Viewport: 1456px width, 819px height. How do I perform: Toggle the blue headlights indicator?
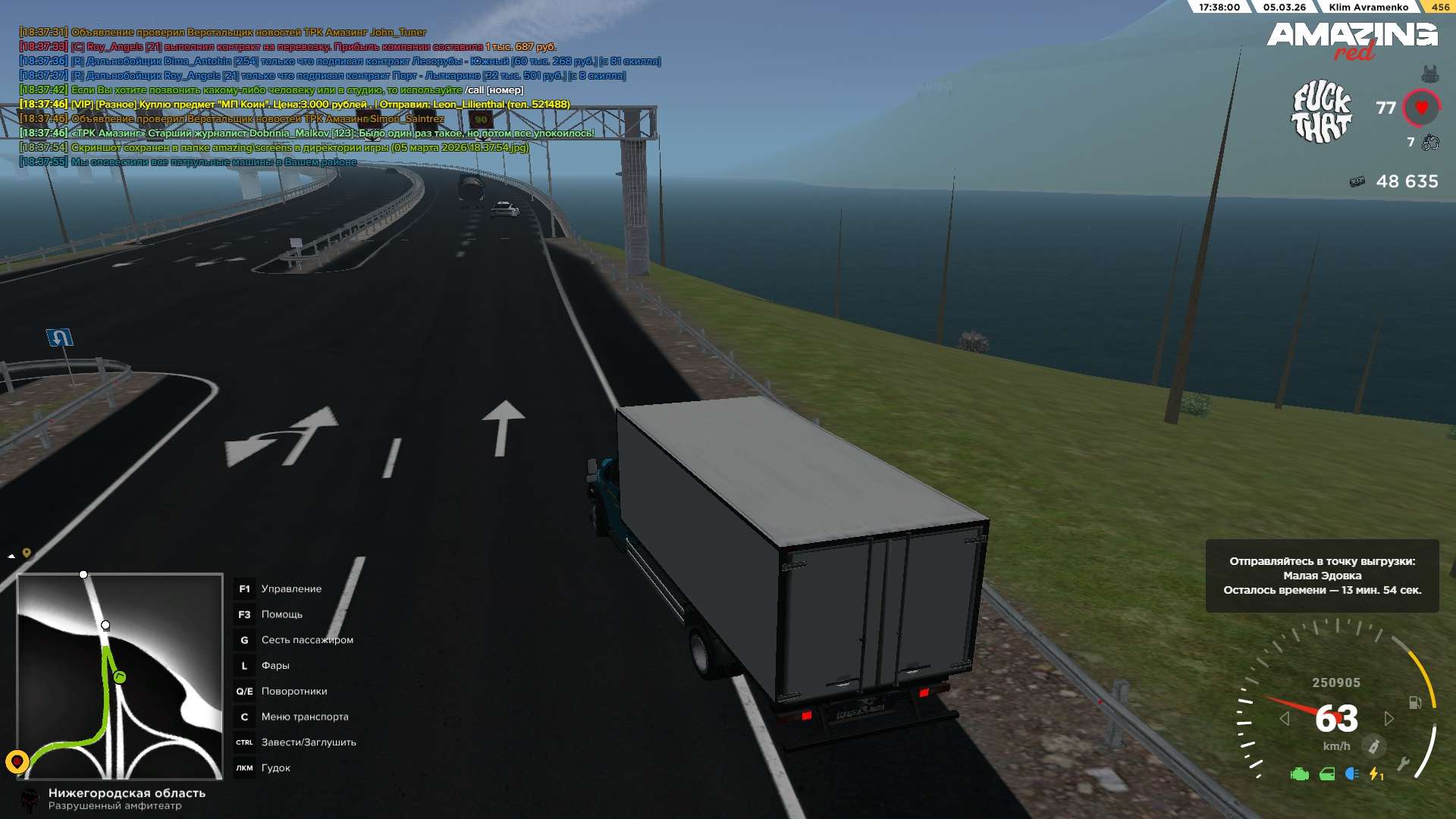1351,773
